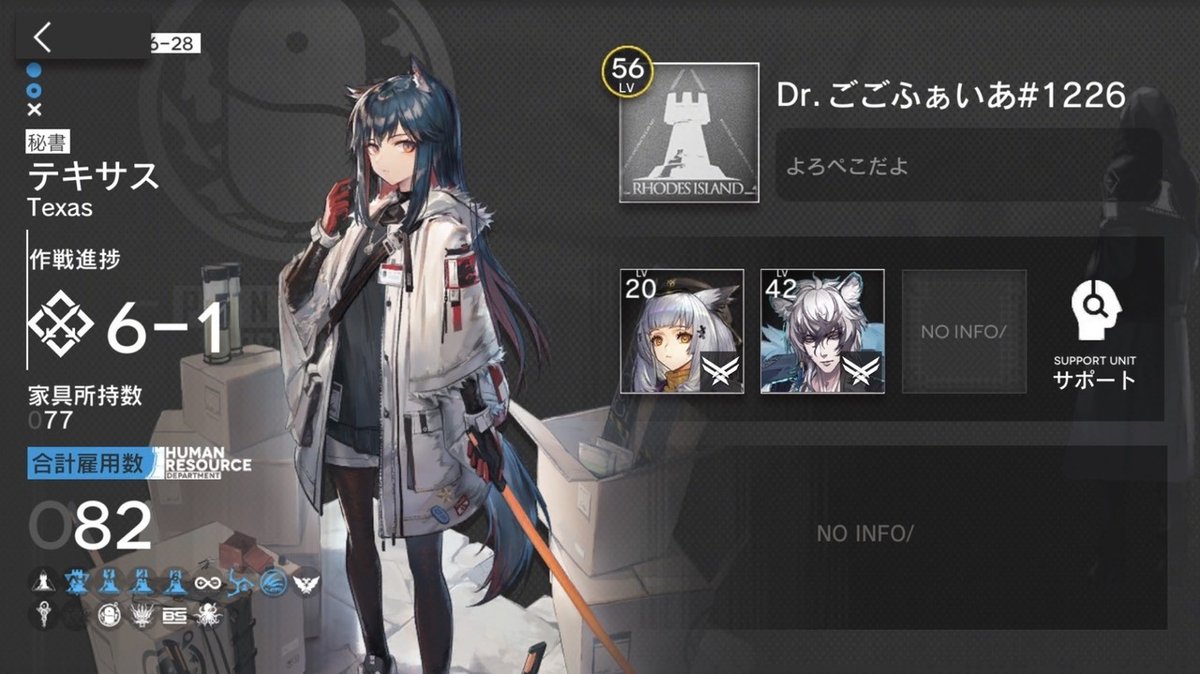
Task: Select the level 20 silver-haired support operator
Action: 682,331
